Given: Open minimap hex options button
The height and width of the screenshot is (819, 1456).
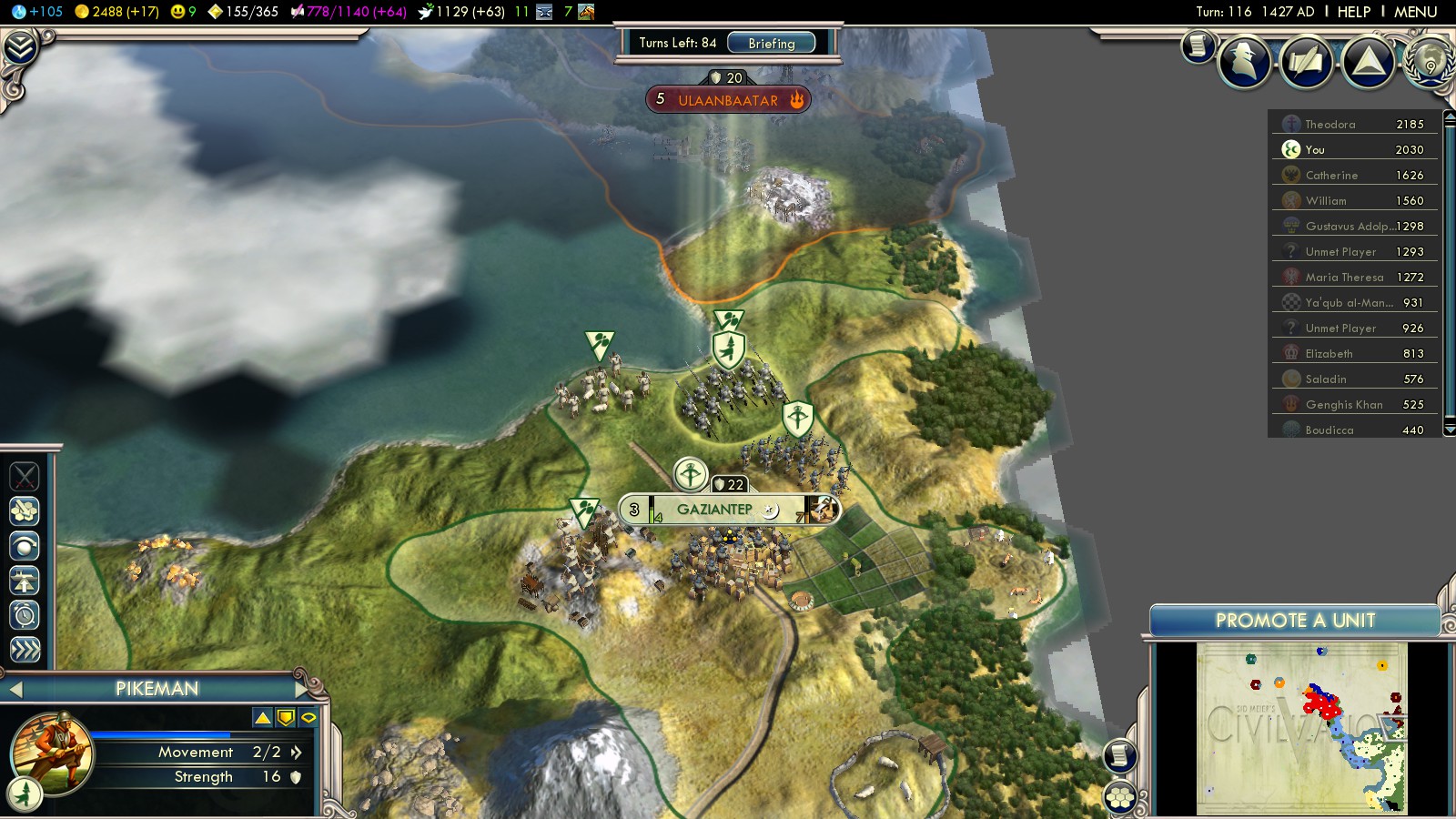Looking at the screenshot, I should coord(1120,798).
